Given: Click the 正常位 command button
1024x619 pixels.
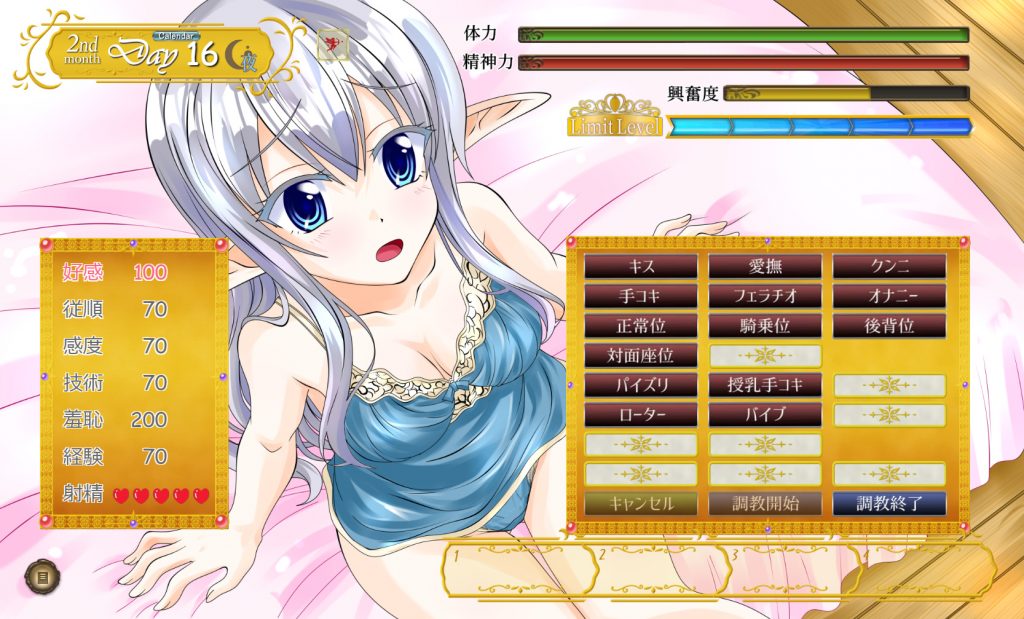Looking at the screenshot, I should coord(641,325).
